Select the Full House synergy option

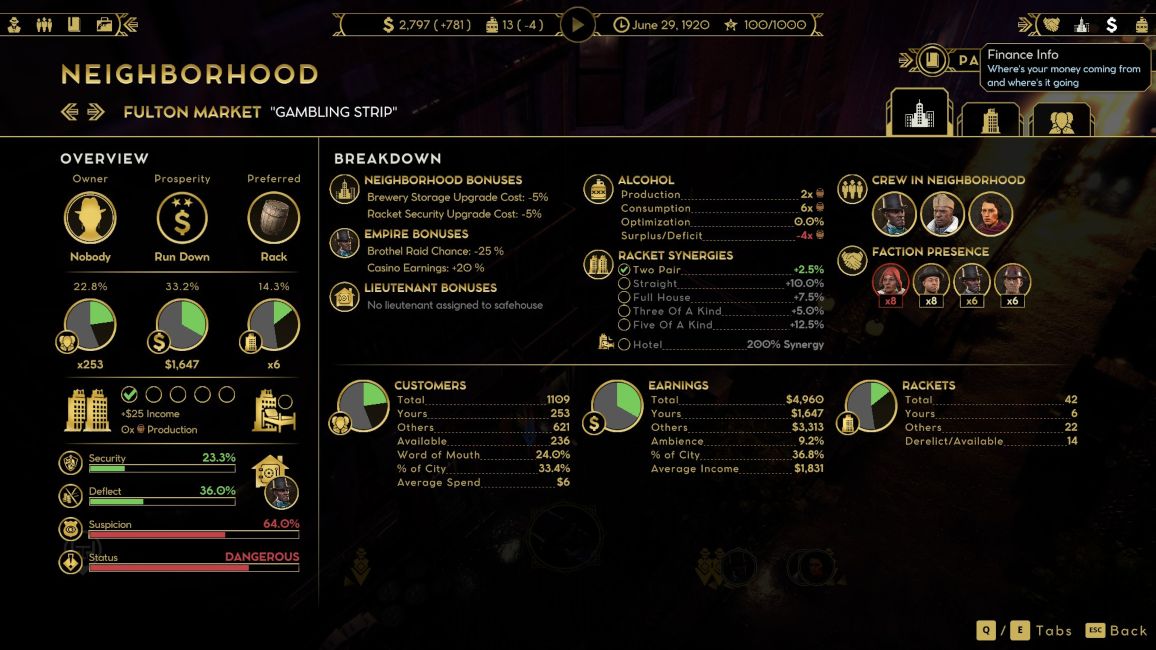coord(624,297)
